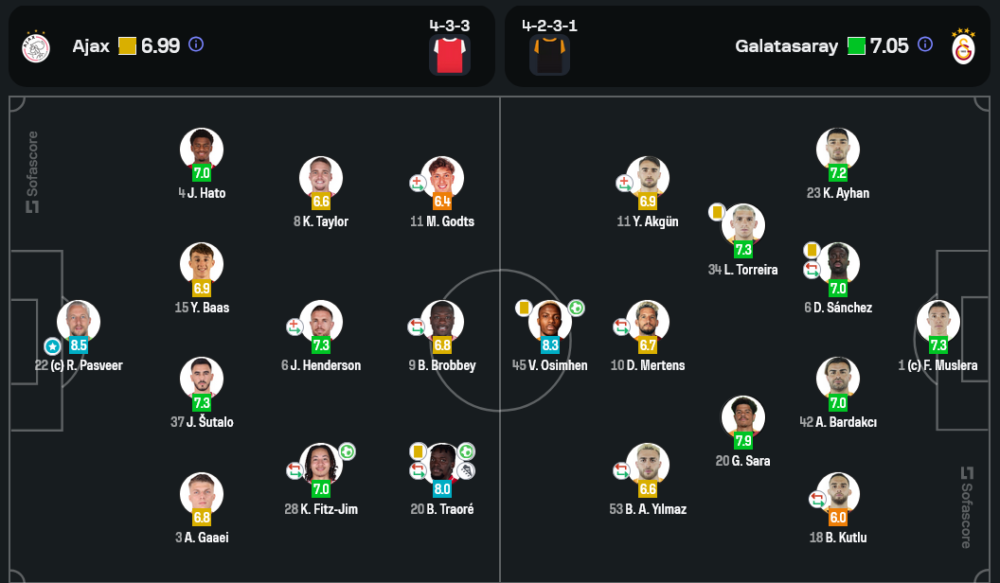1000x583 pixels.
Task: Choose G. Sara's player photo
Action: [743, 418]
